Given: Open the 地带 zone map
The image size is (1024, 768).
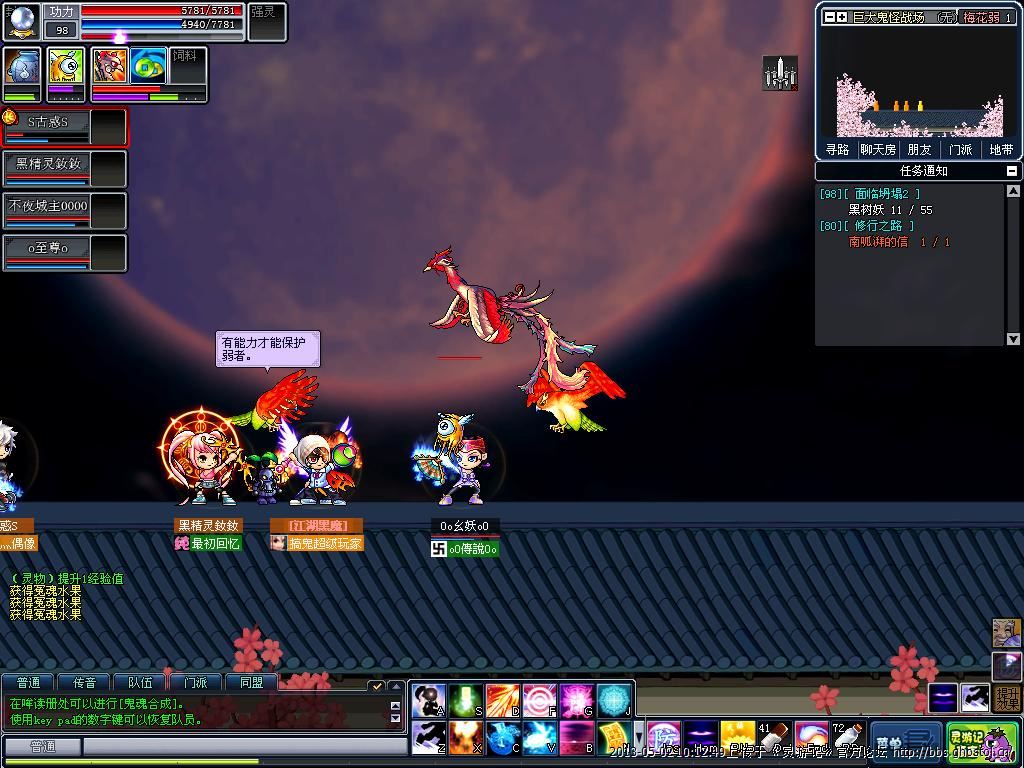Looking at the screenshot, I should coord(1001,149).
